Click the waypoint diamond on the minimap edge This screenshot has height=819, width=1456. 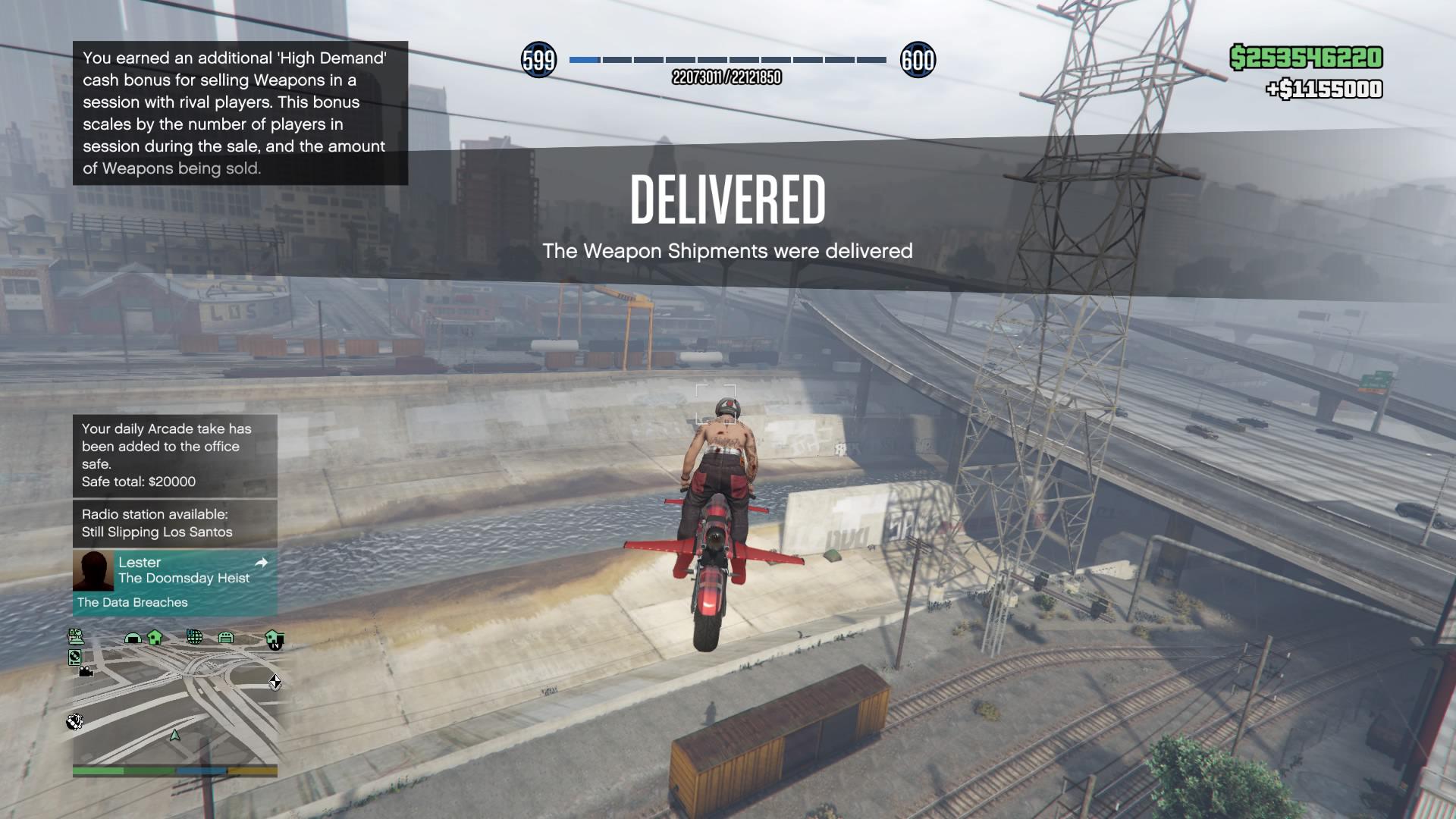point(275,682)
